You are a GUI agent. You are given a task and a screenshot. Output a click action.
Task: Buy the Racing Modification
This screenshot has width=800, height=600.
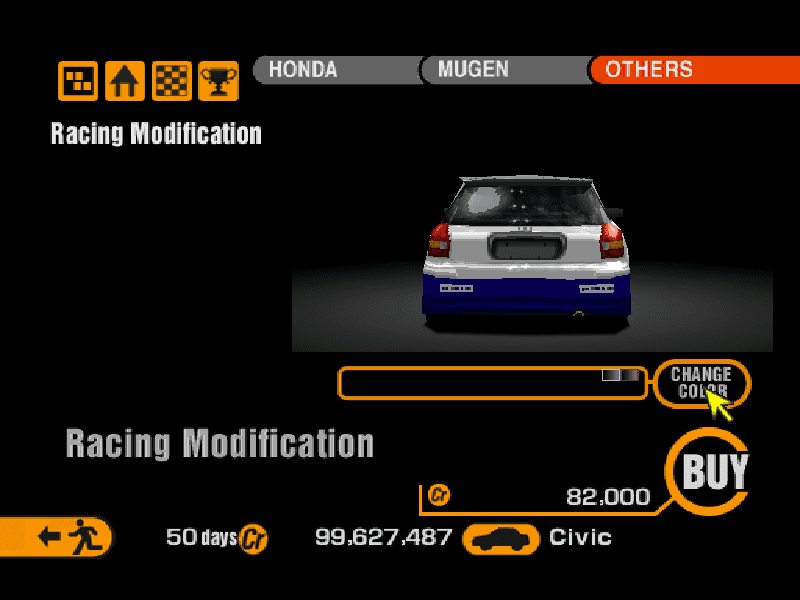point(713,471)
